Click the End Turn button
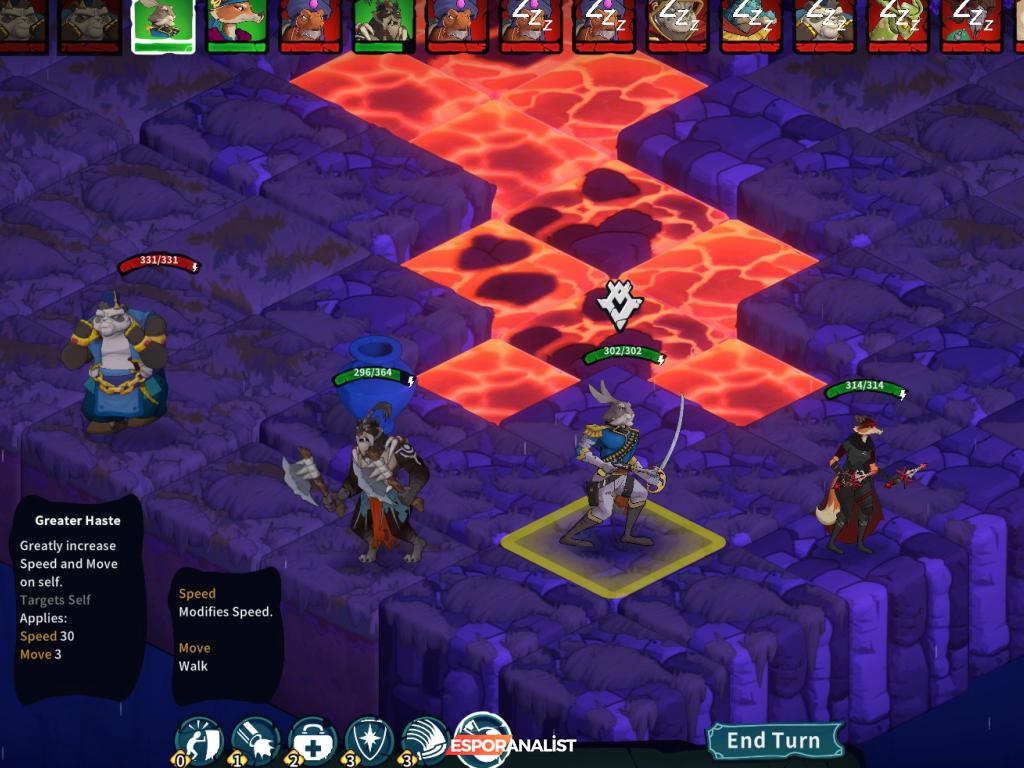 coord(774,741)
